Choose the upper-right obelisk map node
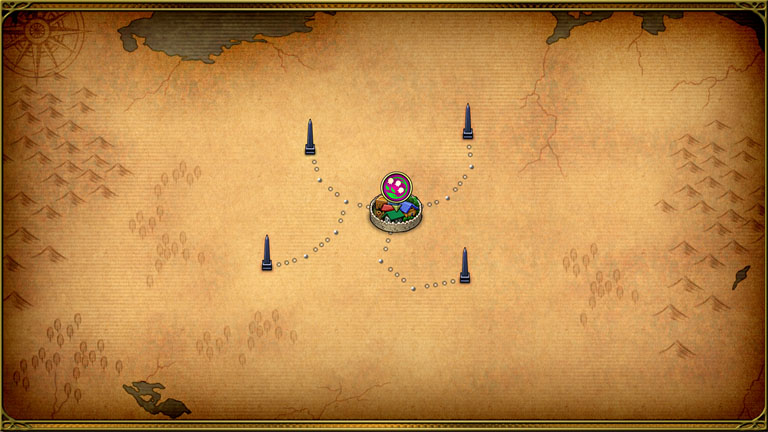 (x=467, y=122)
